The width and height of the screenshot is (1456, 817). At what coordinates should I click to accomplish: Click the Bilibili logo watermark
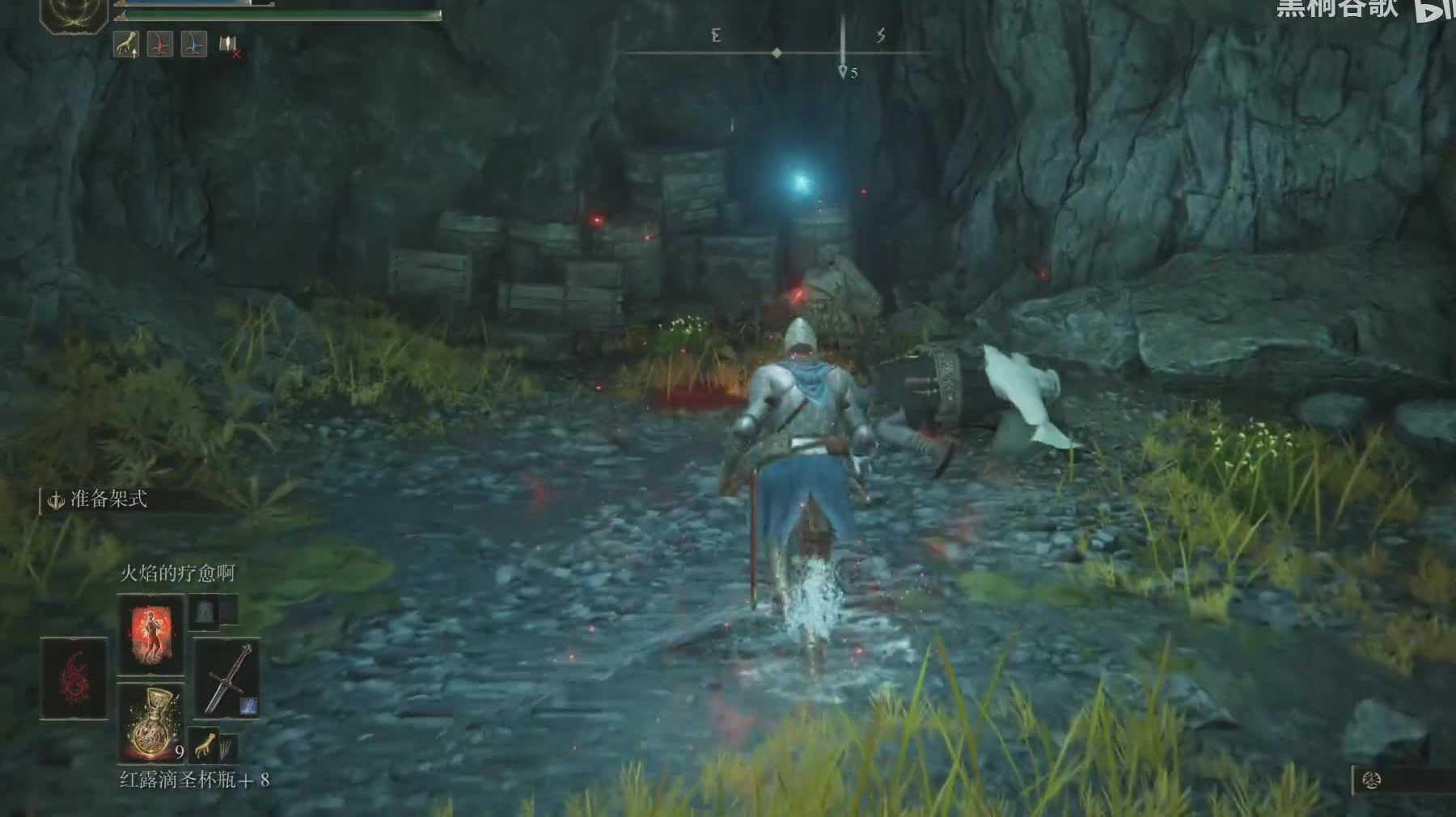tap(1433, 10)
